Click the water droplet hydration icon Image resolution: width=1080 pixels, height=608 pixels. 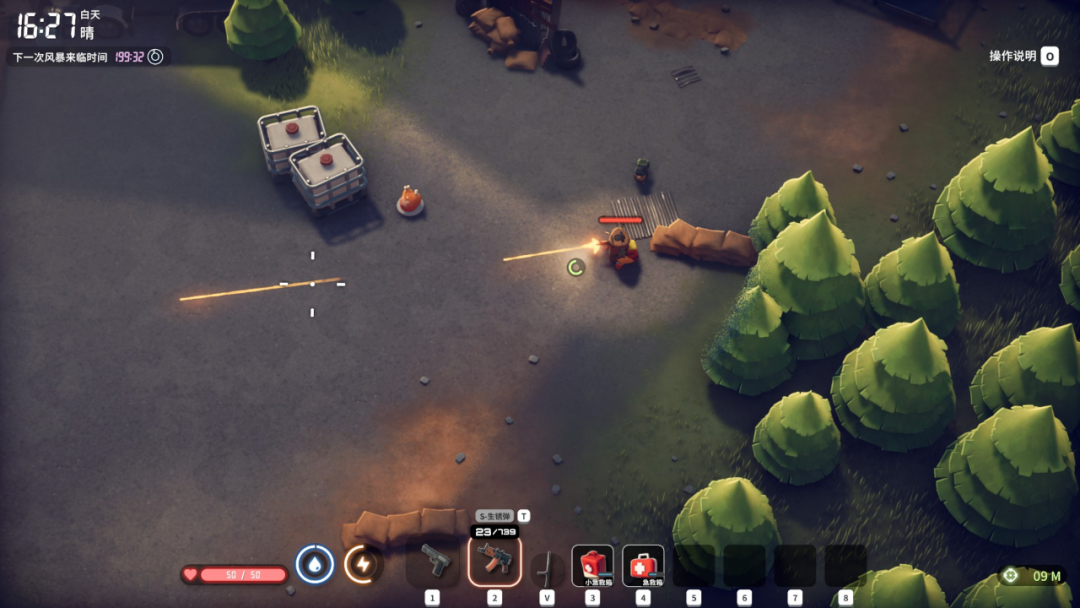point(315,565)
